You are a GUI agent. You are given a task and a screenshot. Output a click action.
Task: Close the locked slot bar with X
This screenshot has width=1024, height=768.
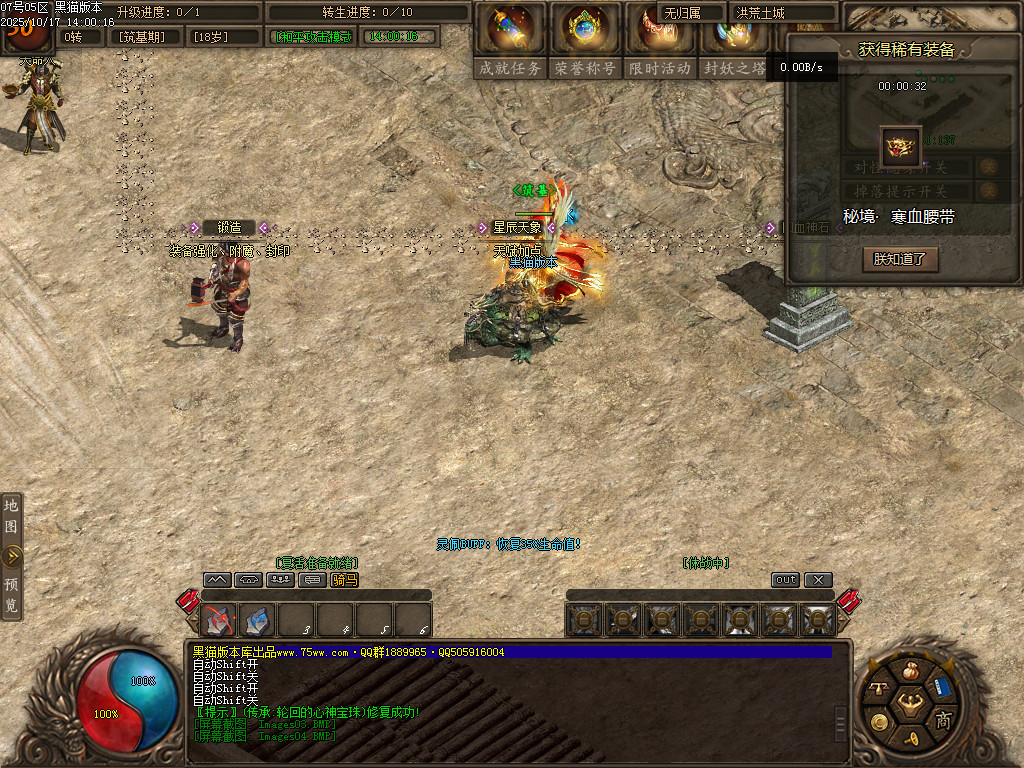(818, 580)
